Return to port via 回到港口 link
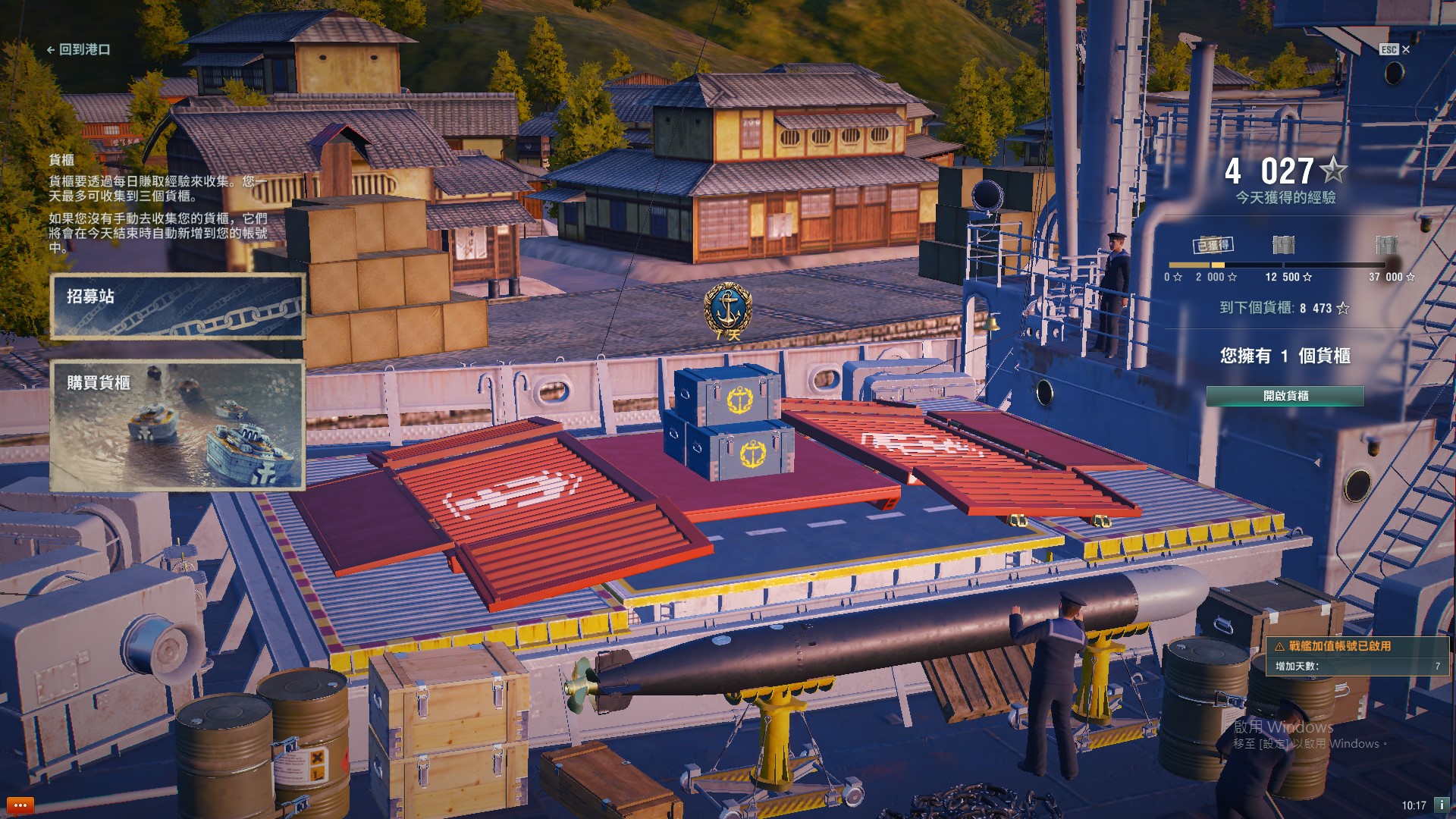Screen dimensions: 1456x819 pos(79,49)
